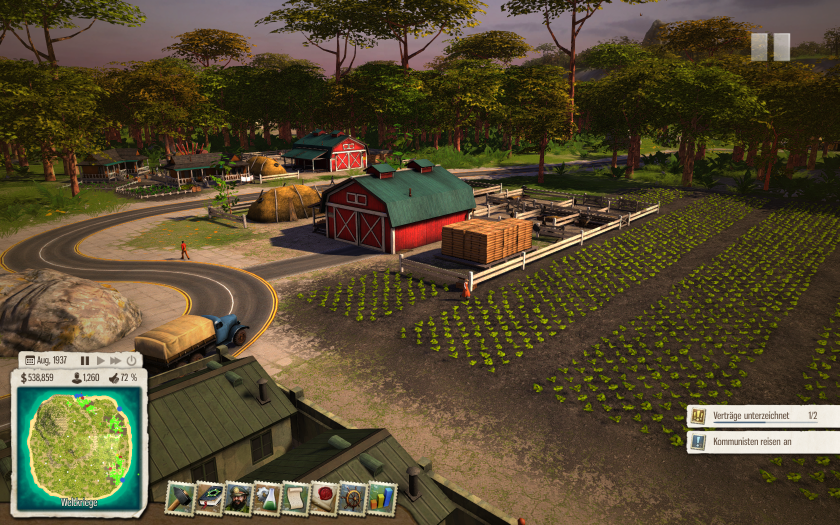Open the blue book stamp
This screenshot has height=525, width=840.
(x=209, y=497)
